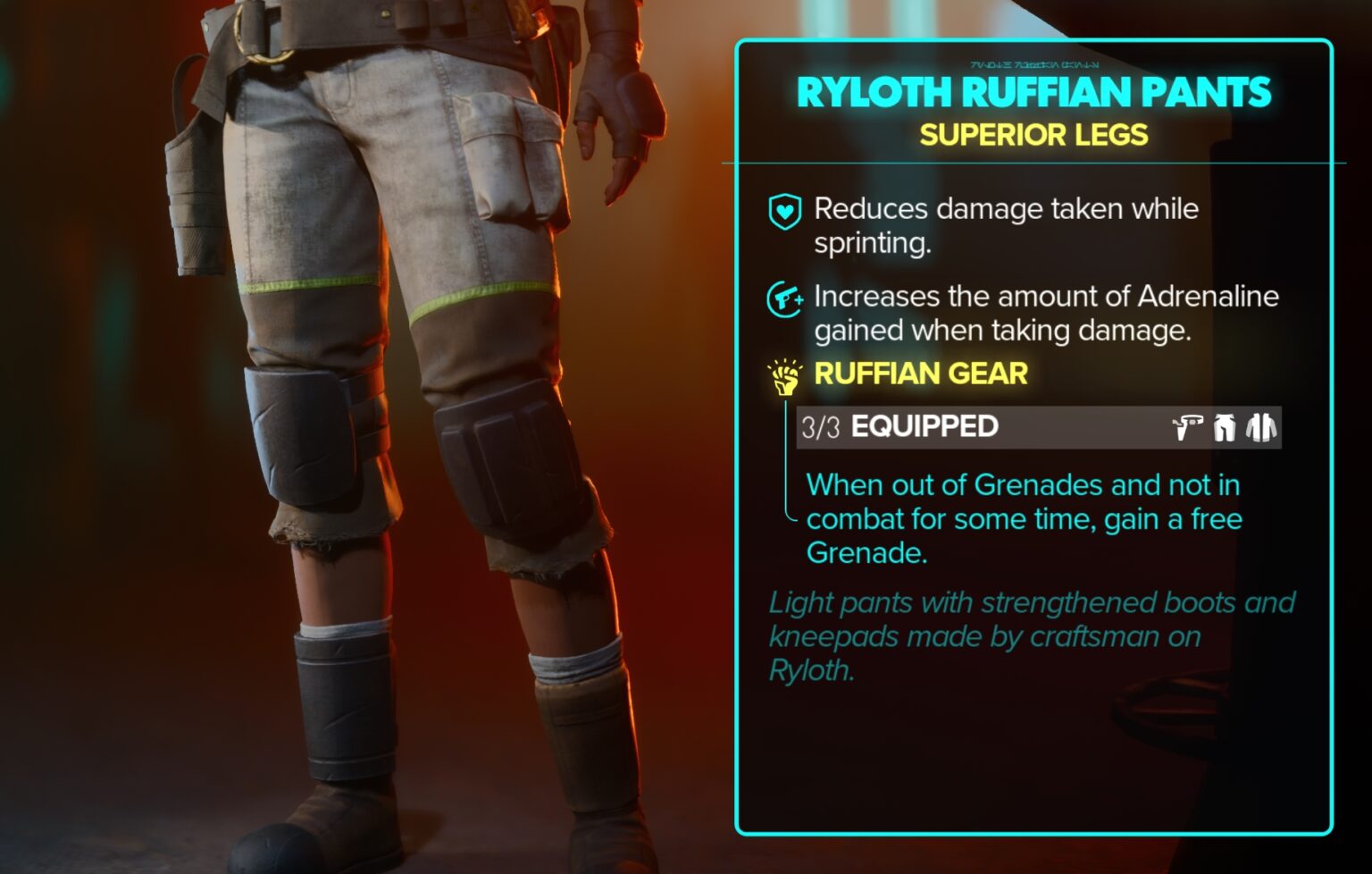1372x874 pixels.
Task: Select the blaster Adrenaline perk icon
Action: (784, 298)
